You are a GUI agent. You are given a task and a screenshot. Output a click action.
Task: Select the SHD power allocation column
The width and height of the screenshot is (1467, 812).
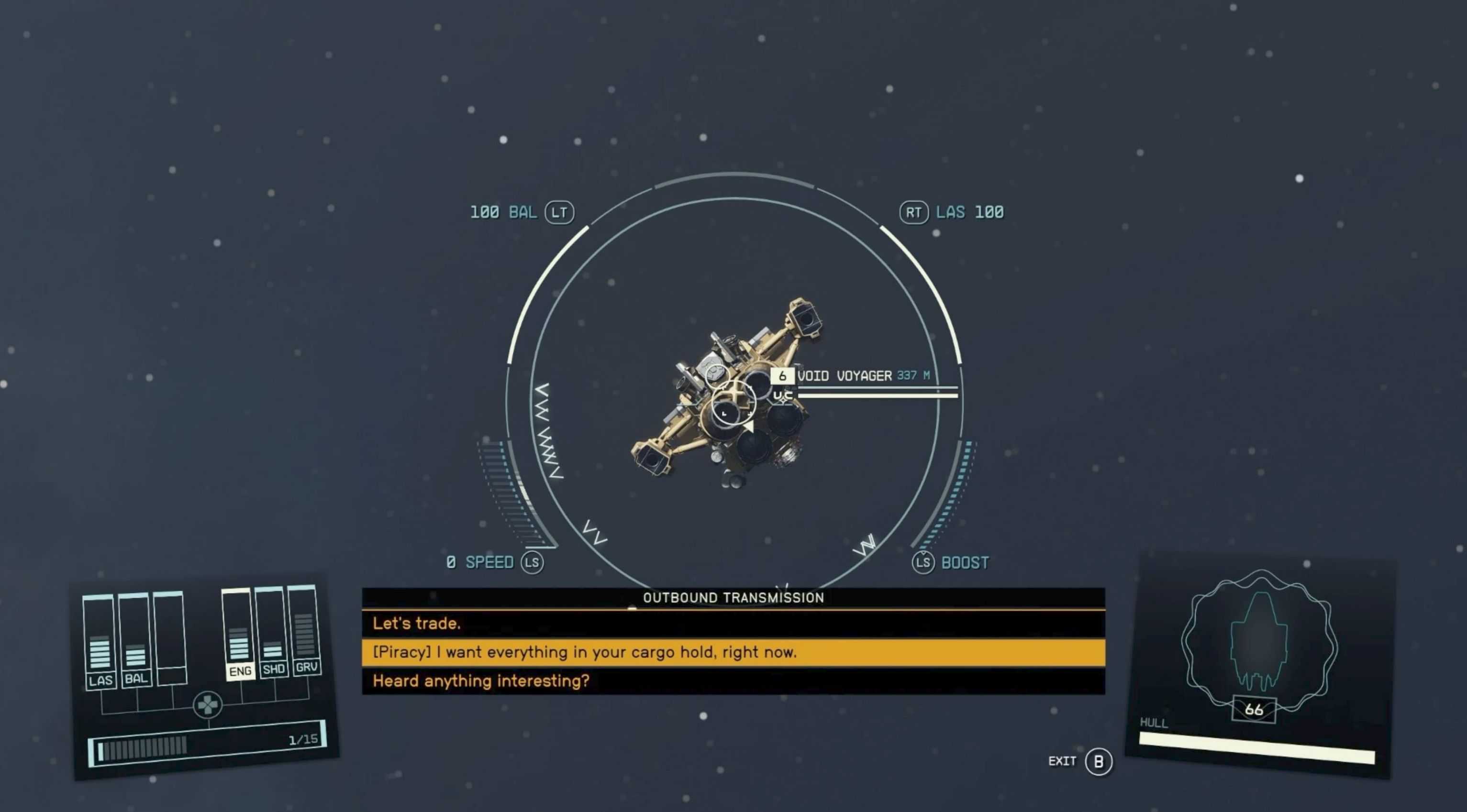pos(272,633)
